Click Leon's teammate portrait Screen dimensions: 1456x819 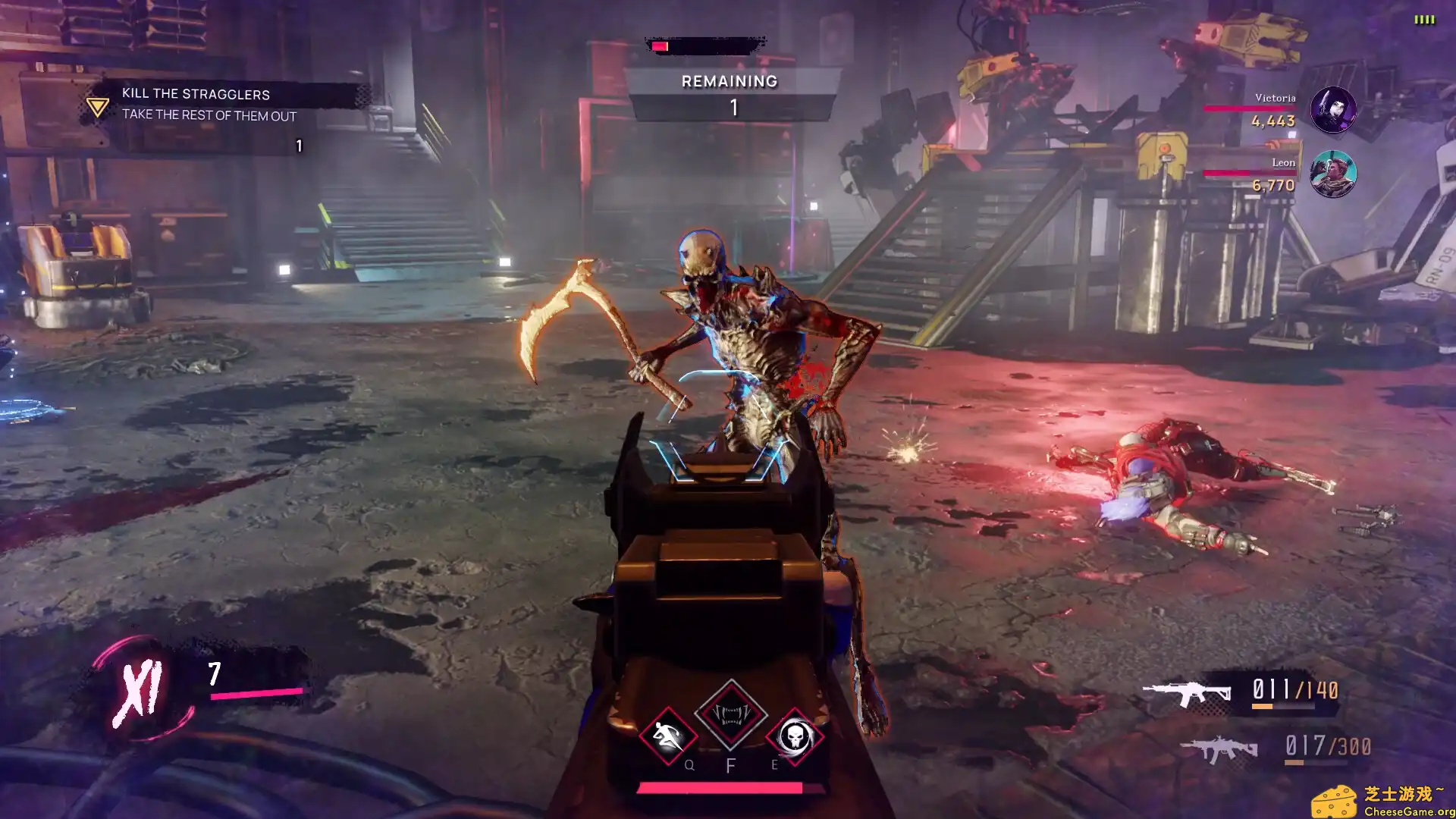[1332, 174]
